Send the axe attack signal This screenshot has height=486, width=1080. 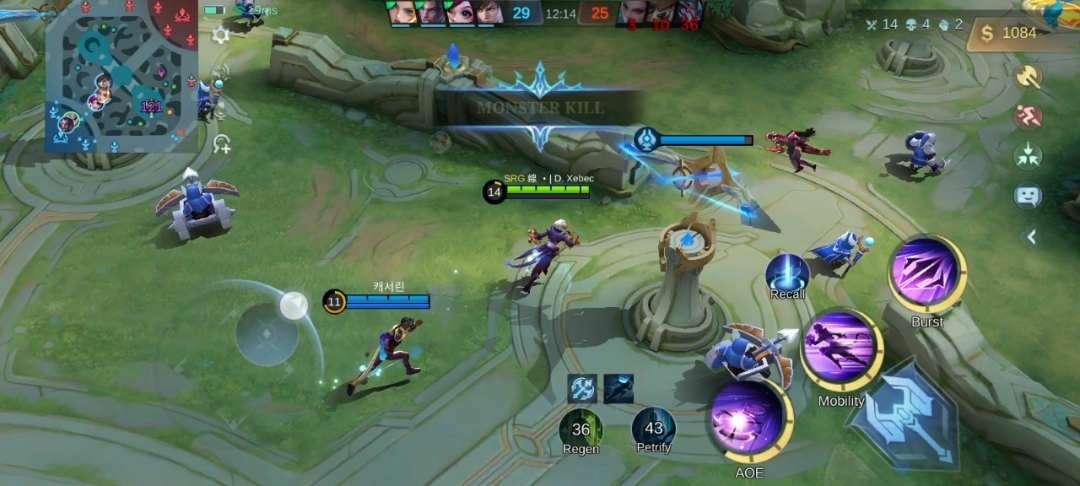[x=1028, y=77]
